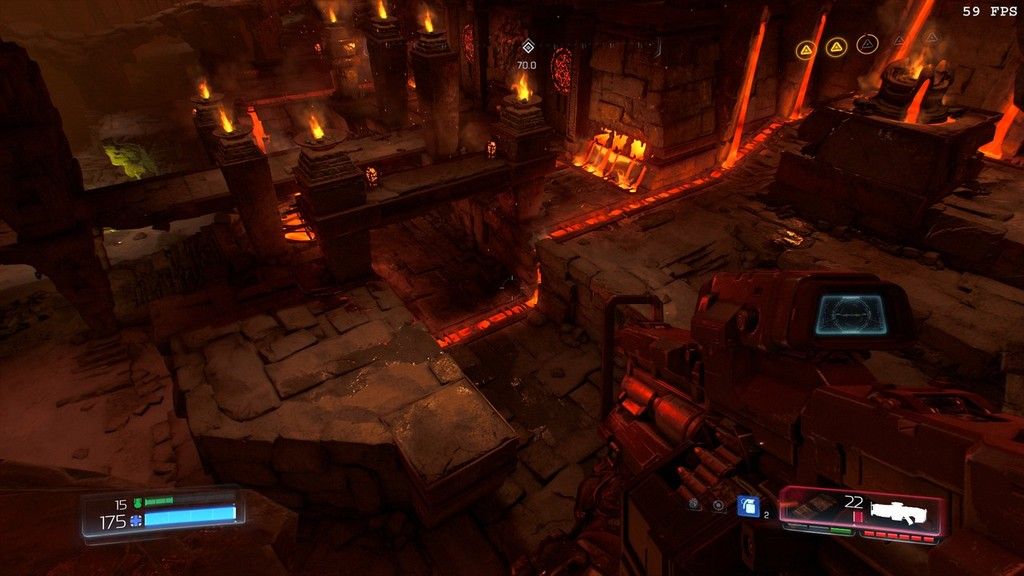Click the diamond objective waypoint marker
Viewport: 1024px width, 576px height.
pyautogui.click(x=528, y=46)
